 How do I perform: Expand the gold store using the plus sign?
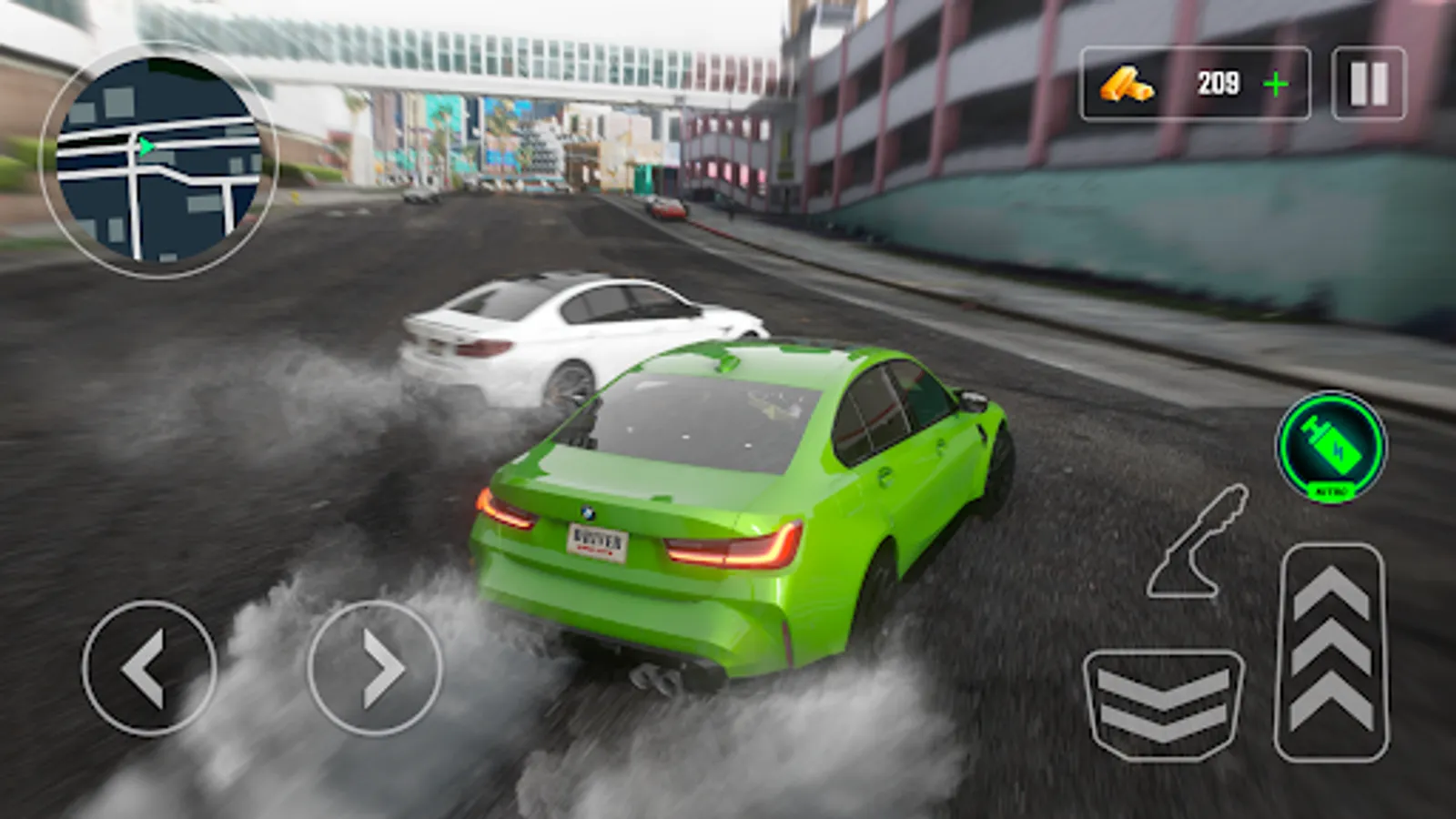(1279, 84)
